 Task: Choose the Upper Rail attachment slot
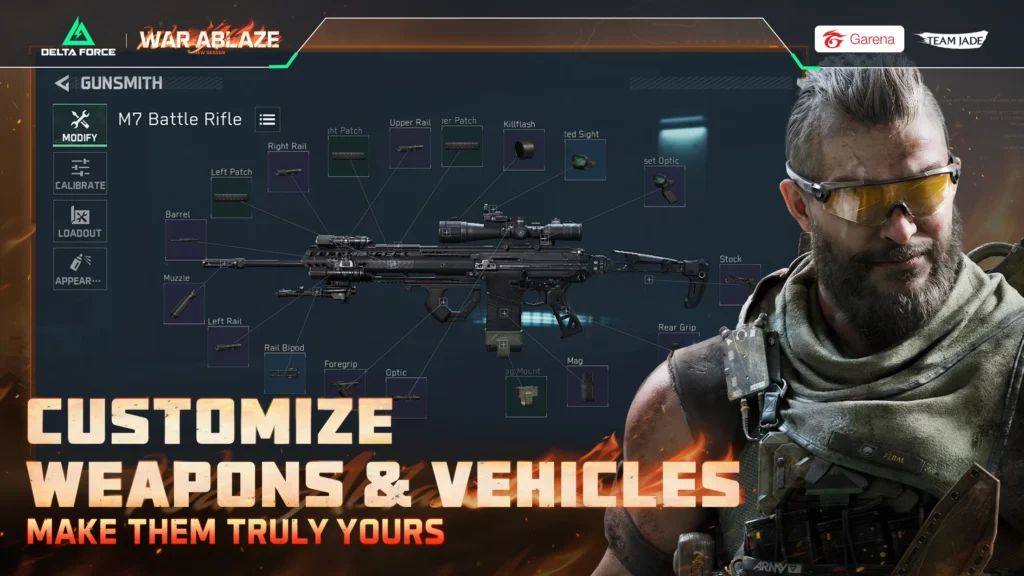coord(410,148)
